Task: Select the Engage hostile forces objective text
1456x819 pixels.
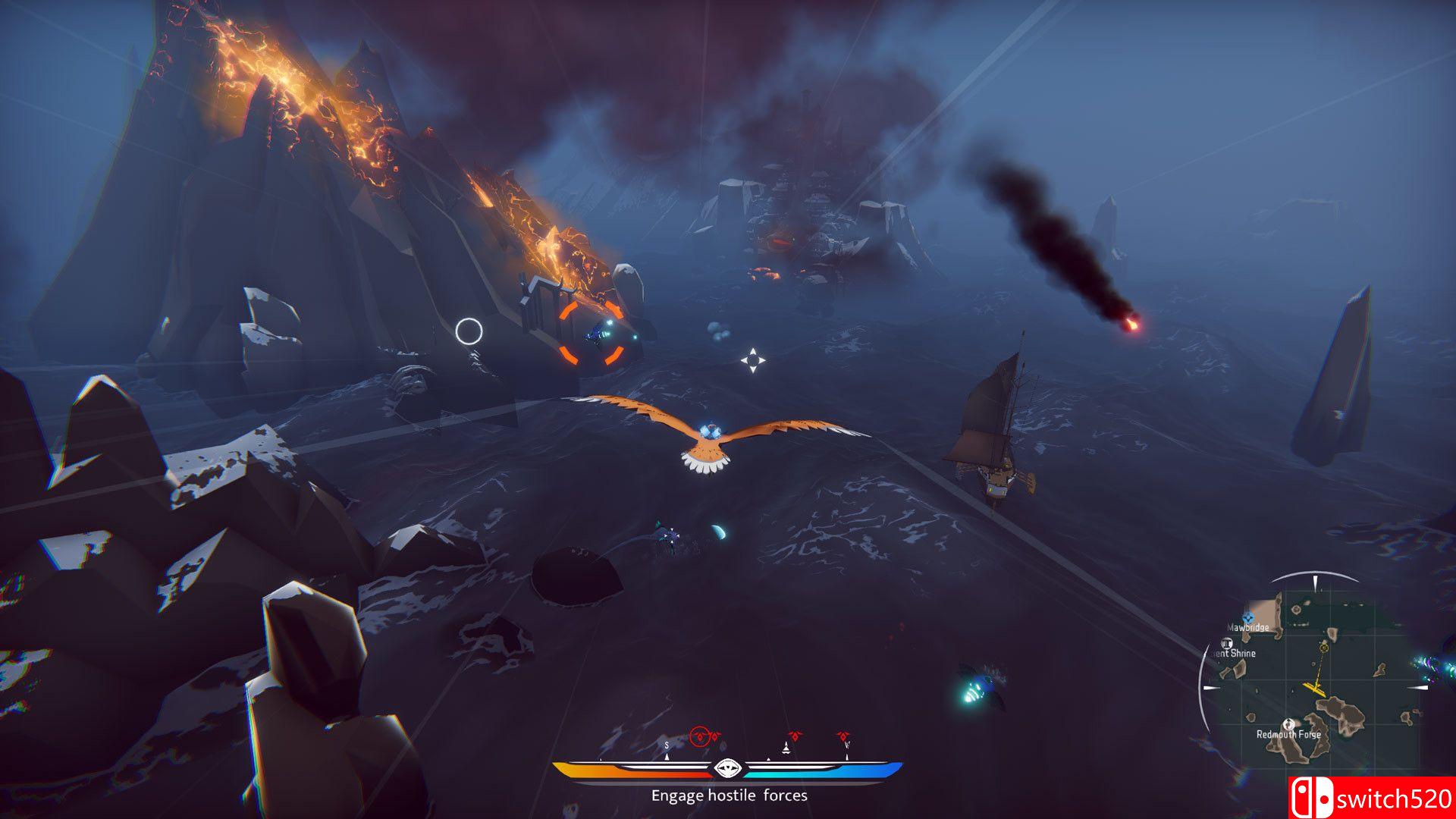Action: click(729, 795)
